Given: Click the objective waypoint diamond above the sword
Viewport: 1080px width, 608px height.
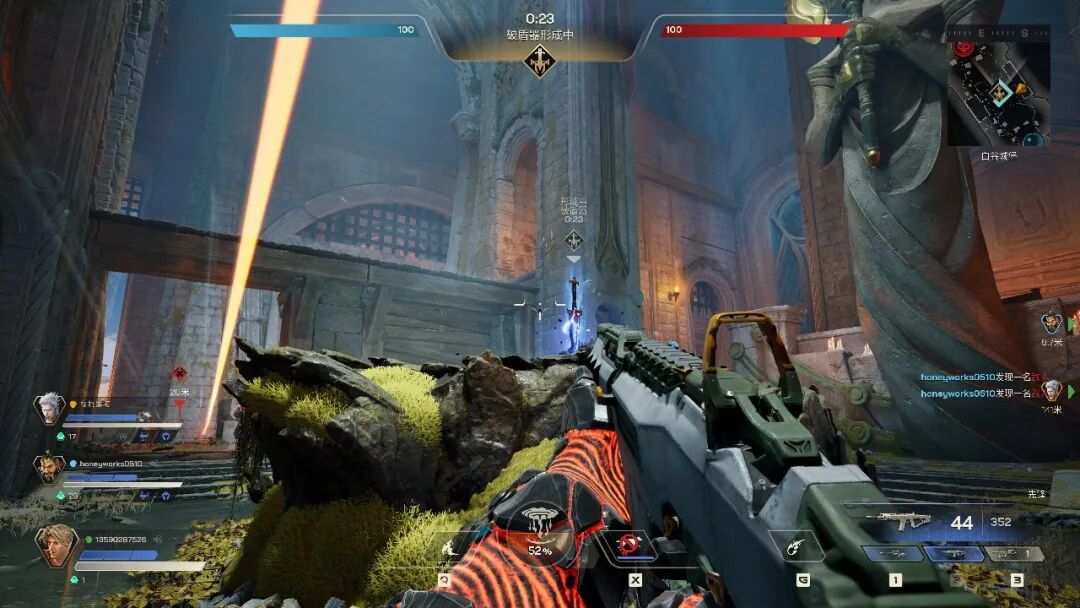Looking at the screenshot, I should pyautogui.click(x=574, y=239).
